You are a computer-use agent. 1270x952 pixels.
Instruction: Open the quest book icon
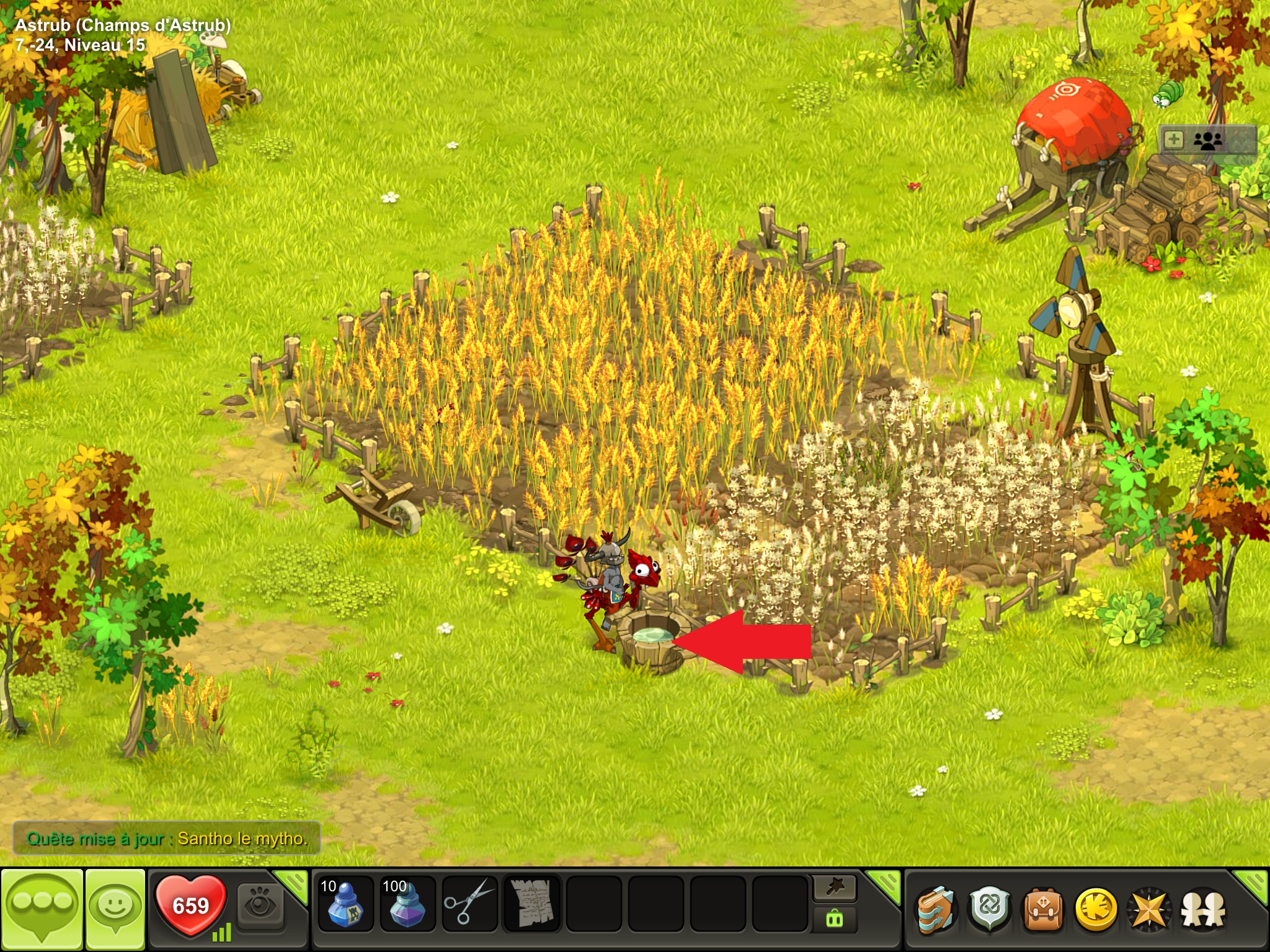pyautogui.click(x=936, y=910)
